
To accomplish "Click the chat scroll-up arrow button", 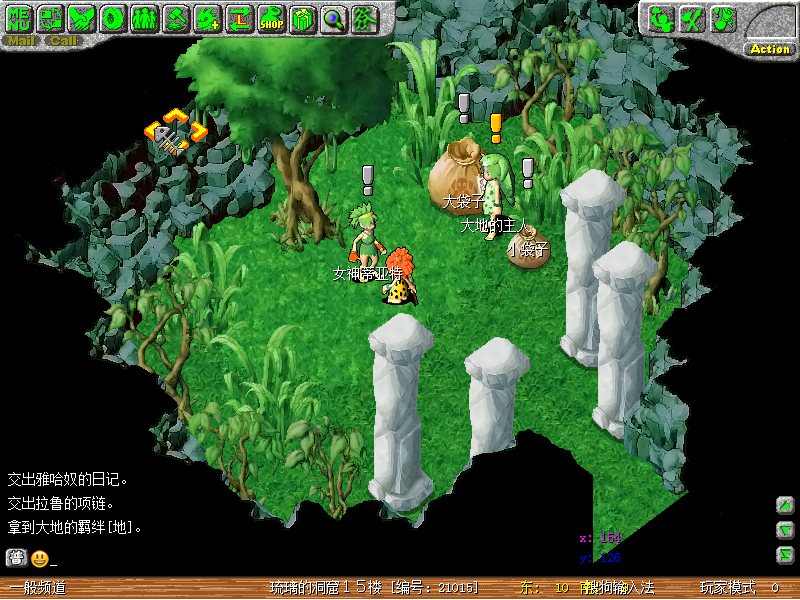I will click(x=785, y=505).
